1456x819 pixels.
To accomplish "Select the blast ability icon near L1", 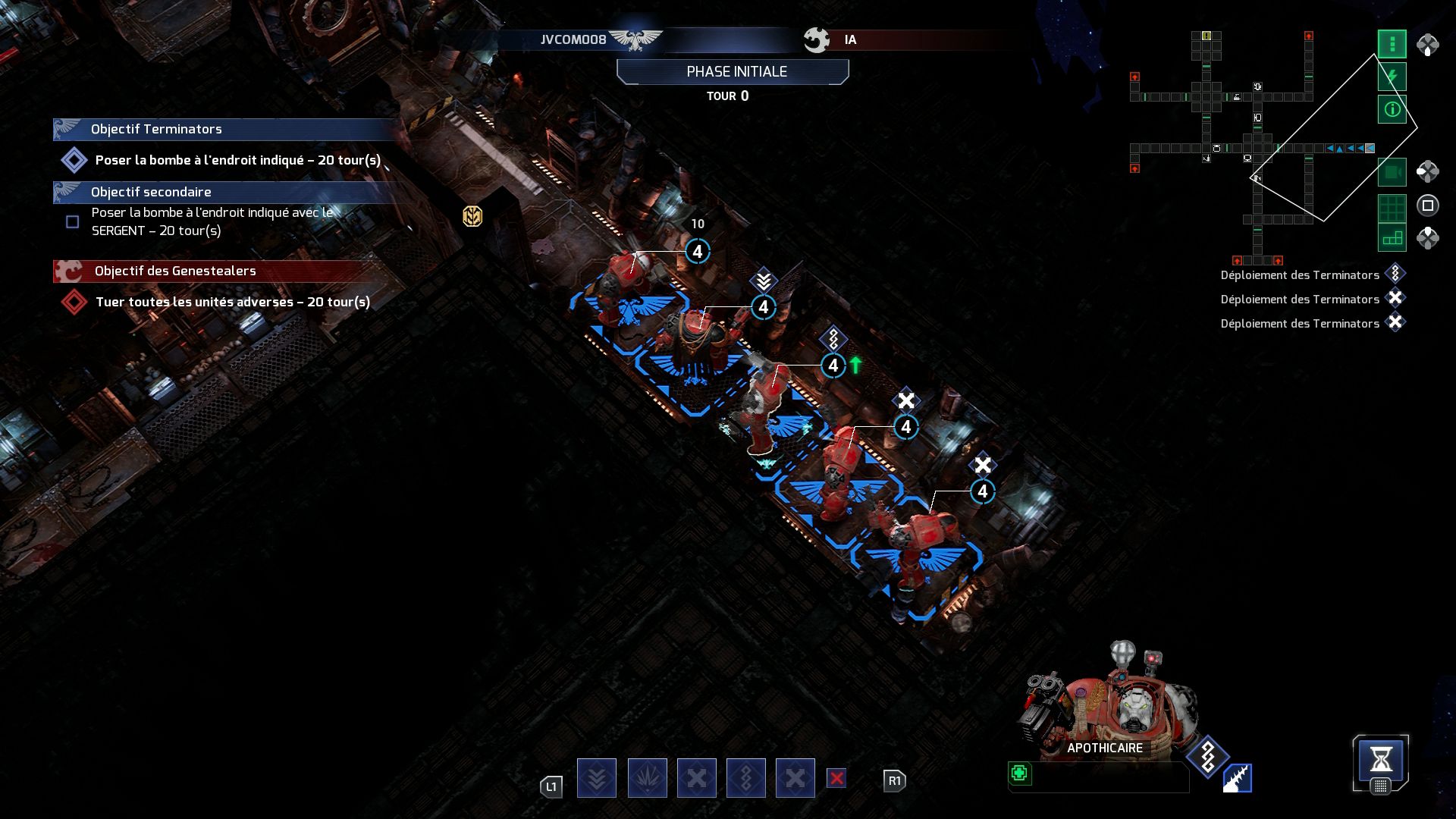I will tap(646, 777).
